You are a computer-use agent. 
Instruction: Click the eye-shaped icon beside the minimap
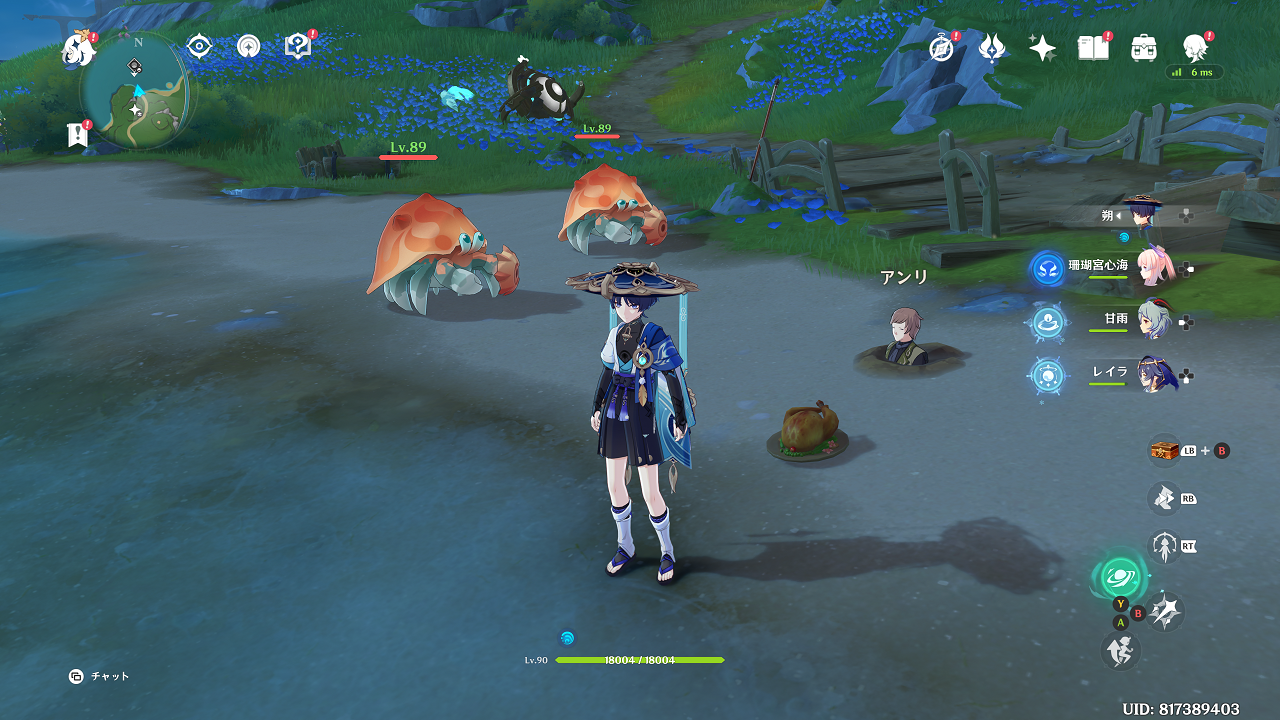(x=199, y=46)
